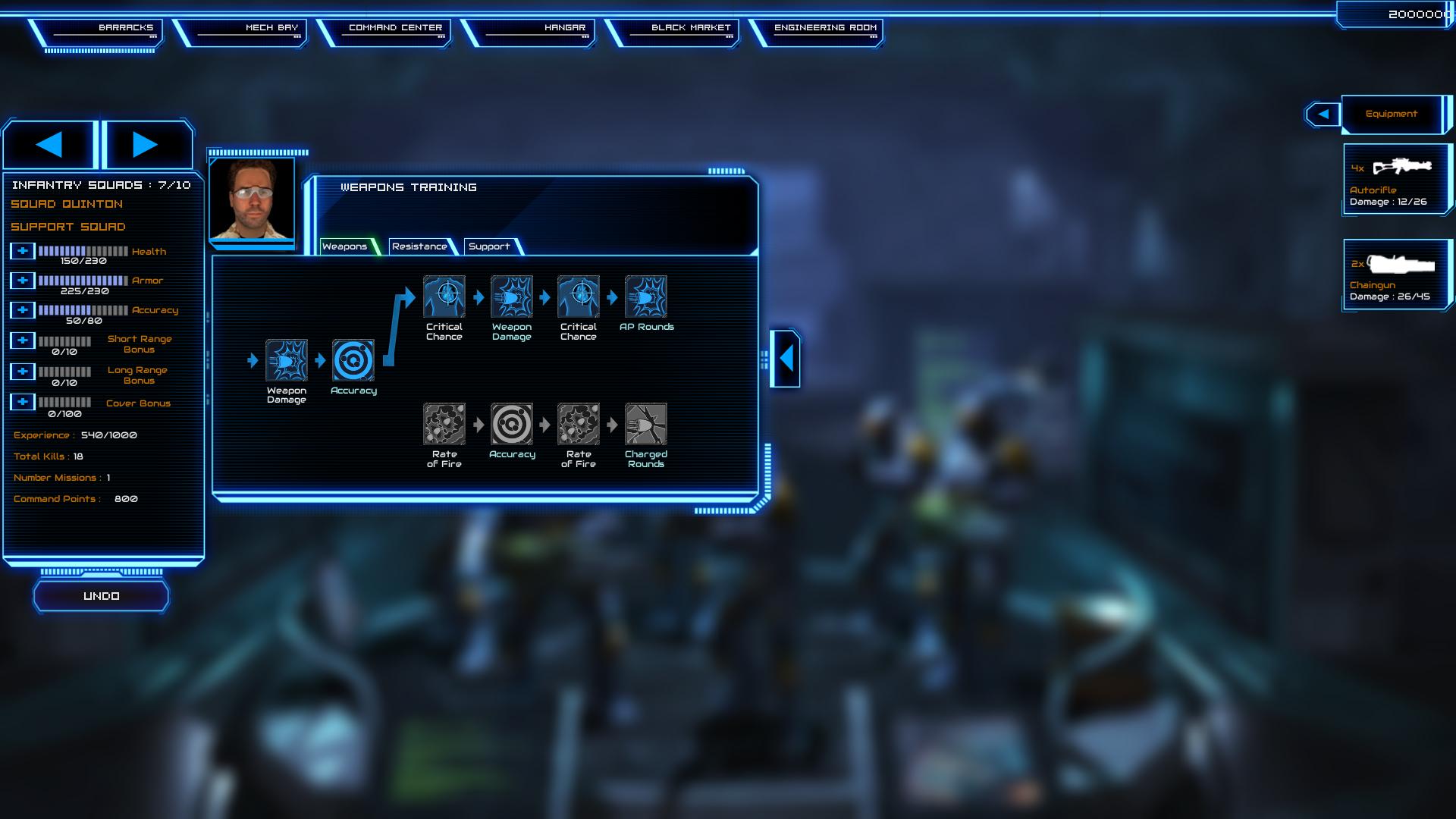
Task: Go back from the Equipment panel
Action: tap(1323, 114)
